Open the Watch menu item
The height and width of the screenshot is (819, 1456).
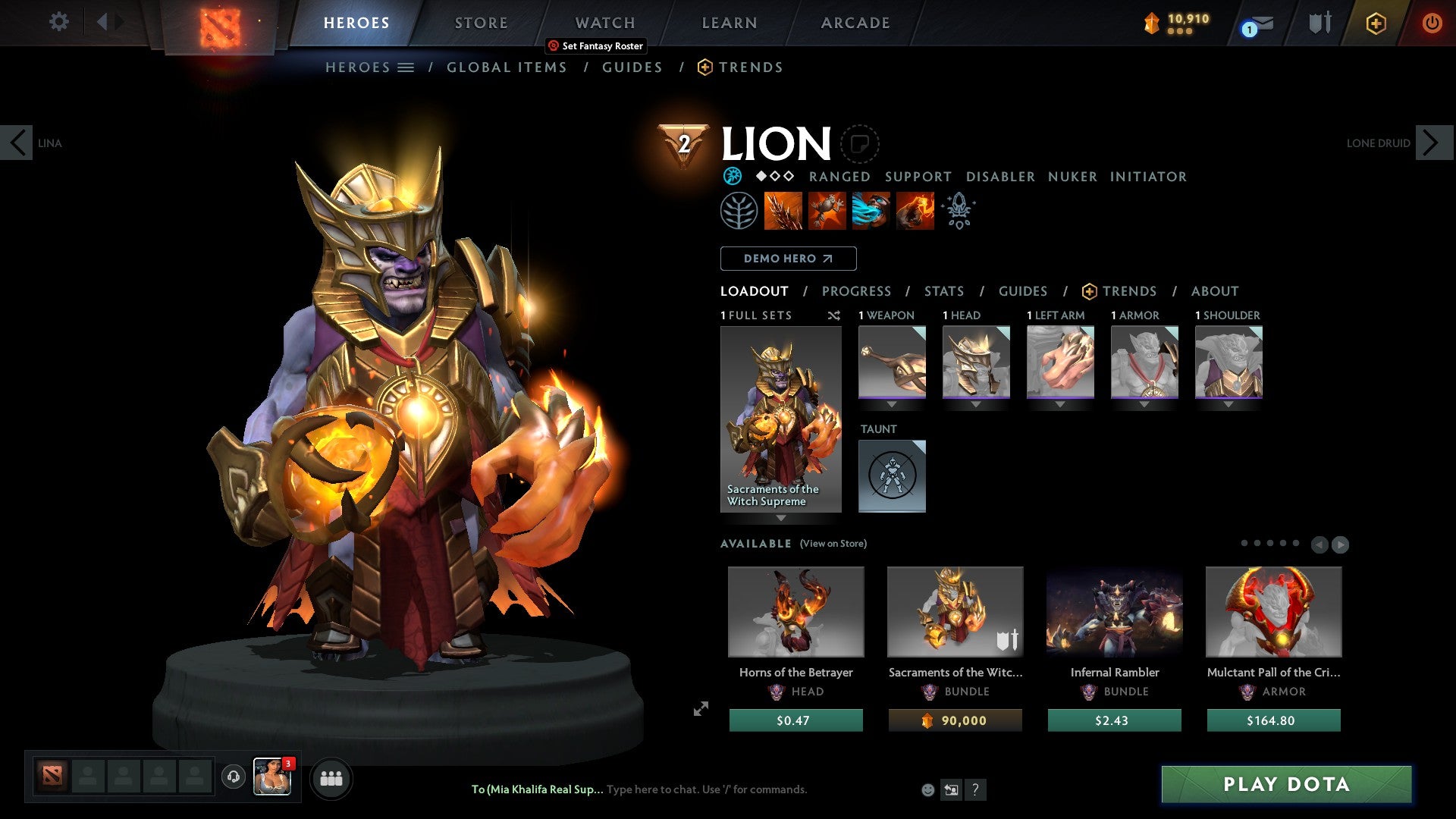click(x=604, y=23)
